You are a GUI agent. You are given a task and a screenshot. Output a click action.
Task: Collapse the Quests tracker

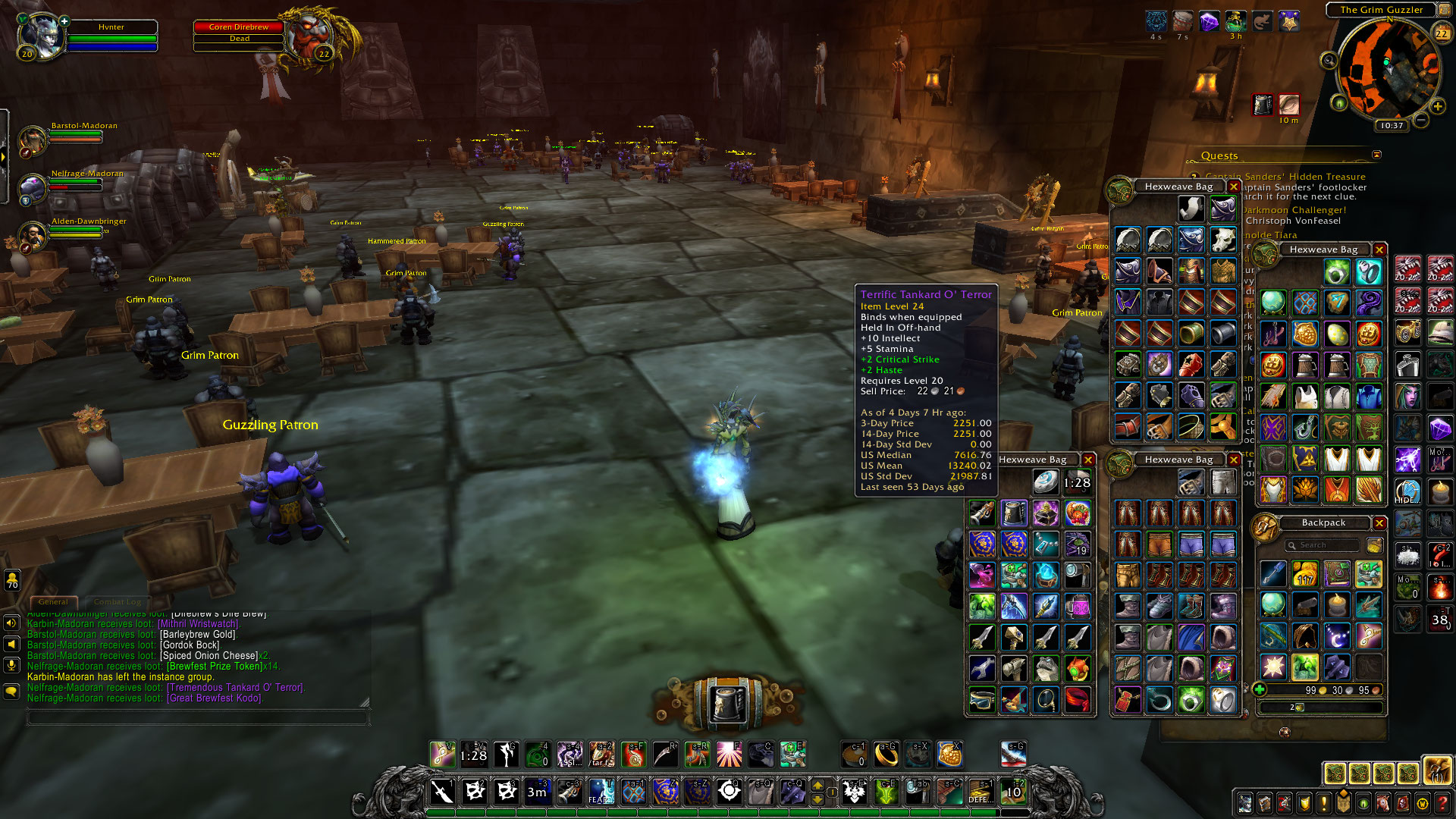coord(1376,155)
